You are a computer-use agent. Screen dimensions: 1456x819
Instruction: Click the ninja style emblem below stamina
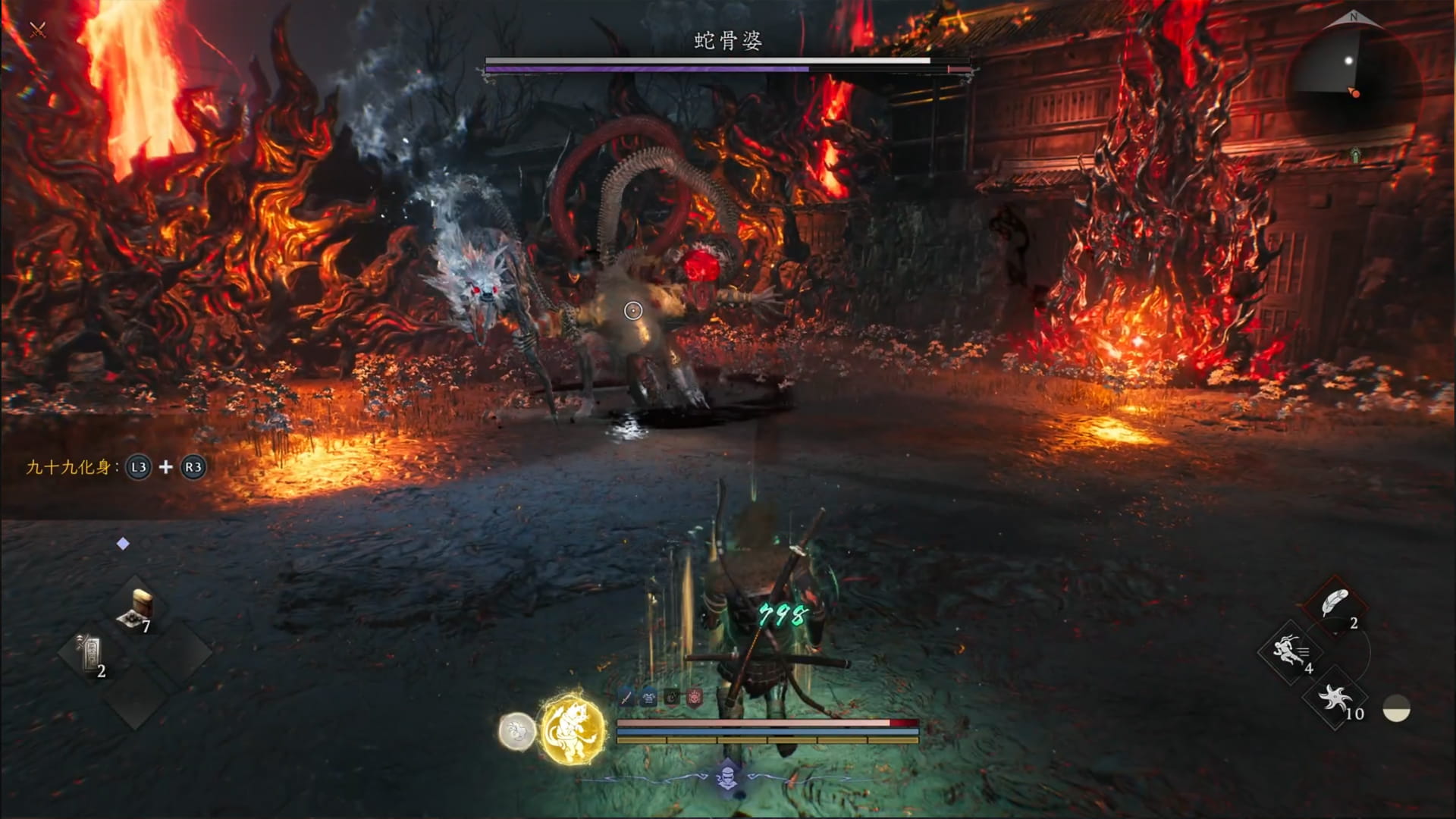pyautogui.click(x=727, y=775)
